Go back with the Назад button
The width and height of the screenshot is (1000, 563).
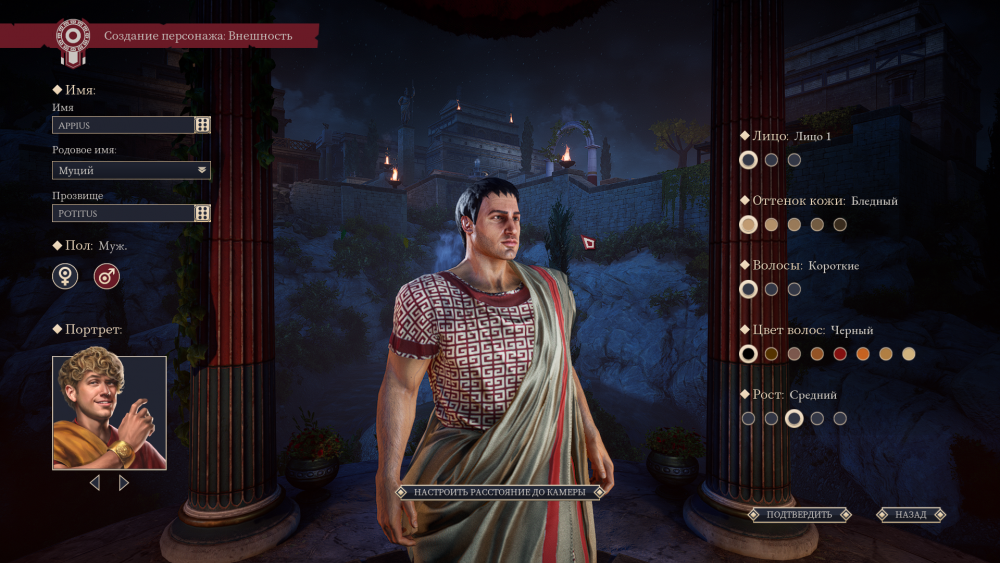(911, 515)
